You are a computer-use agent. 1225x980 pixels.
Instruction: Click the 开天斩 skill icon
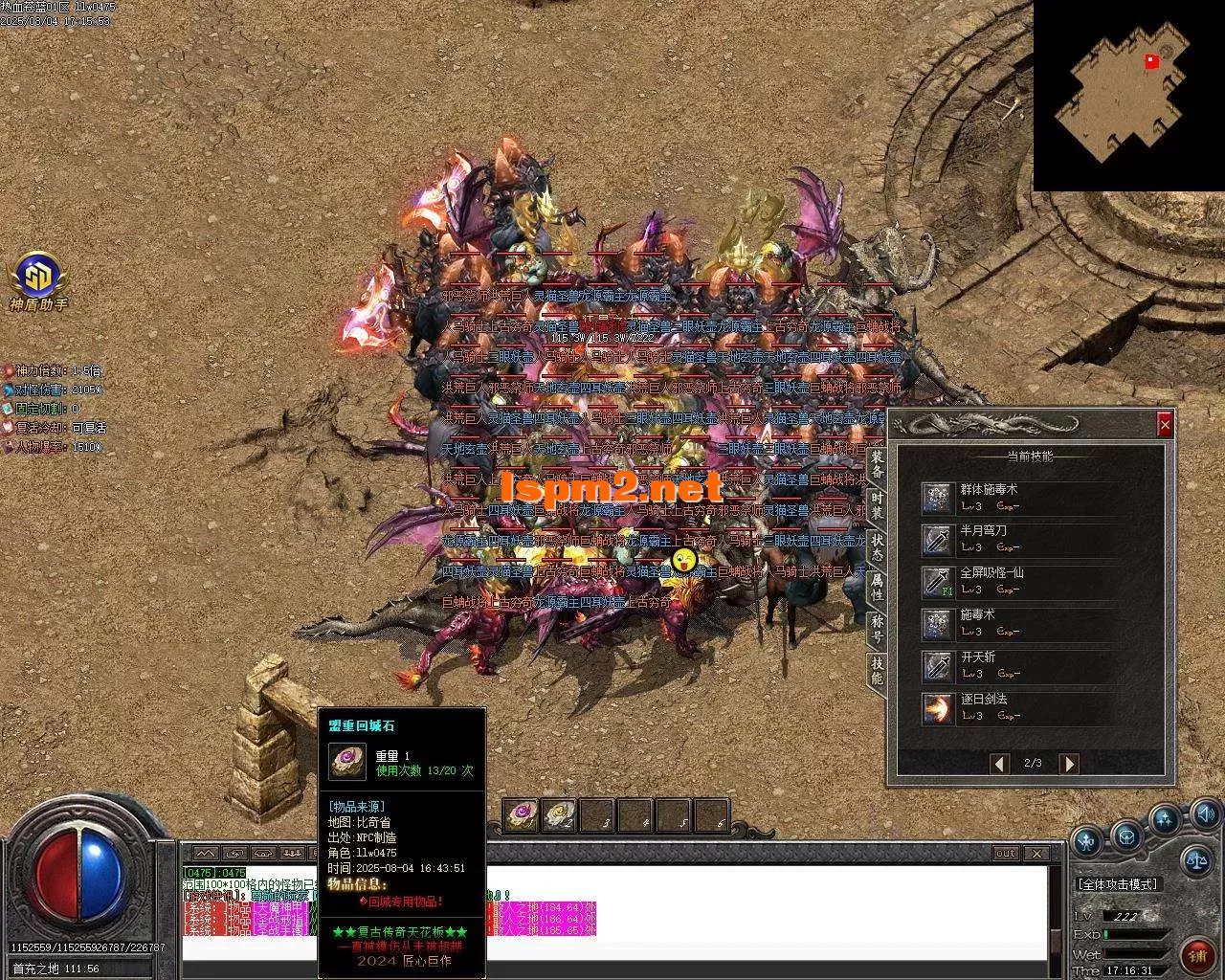936,666
